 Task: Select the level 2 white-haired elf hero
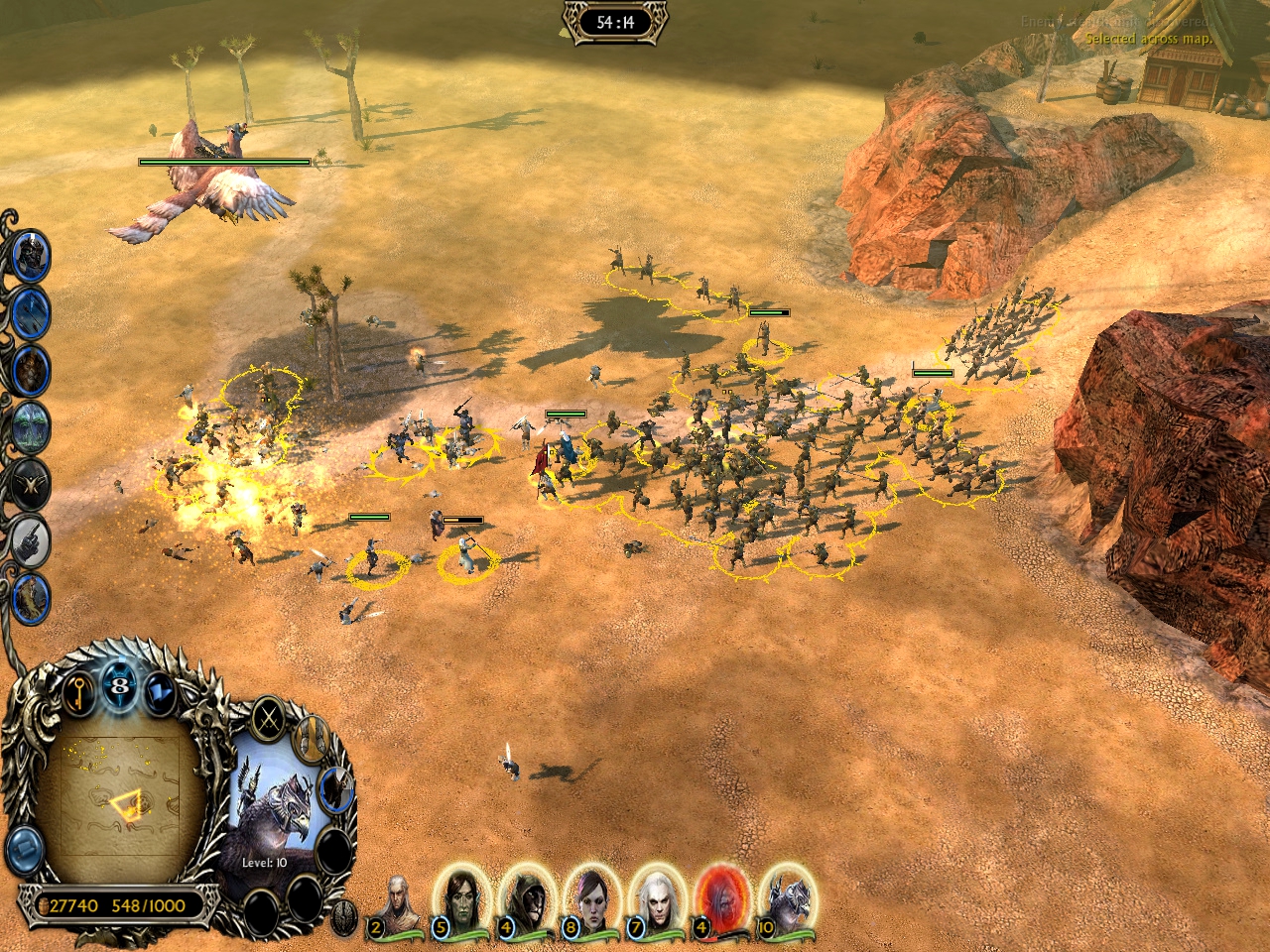click(396, 902)
